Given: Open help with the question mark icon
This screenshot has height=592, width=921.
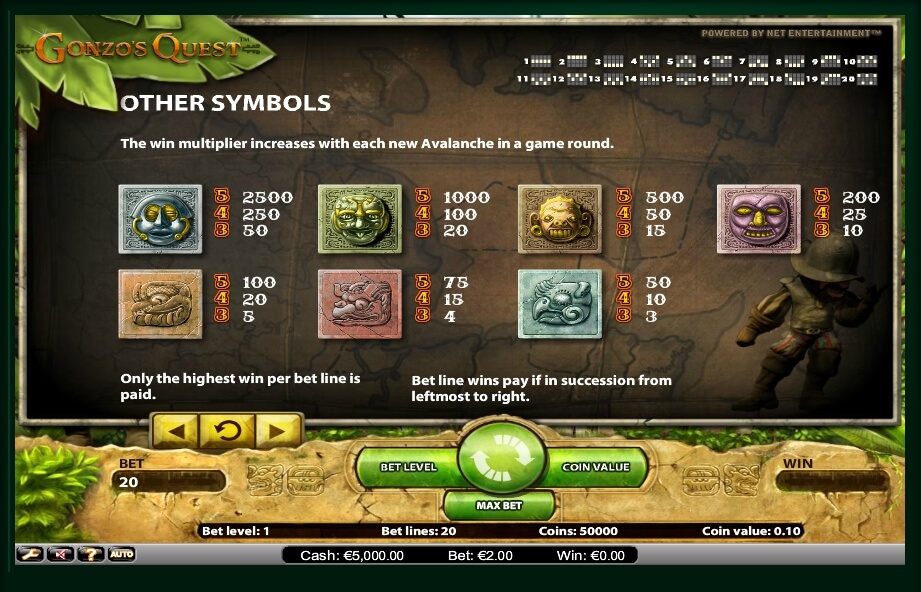Looking at the screenshot, I should 91,554.
